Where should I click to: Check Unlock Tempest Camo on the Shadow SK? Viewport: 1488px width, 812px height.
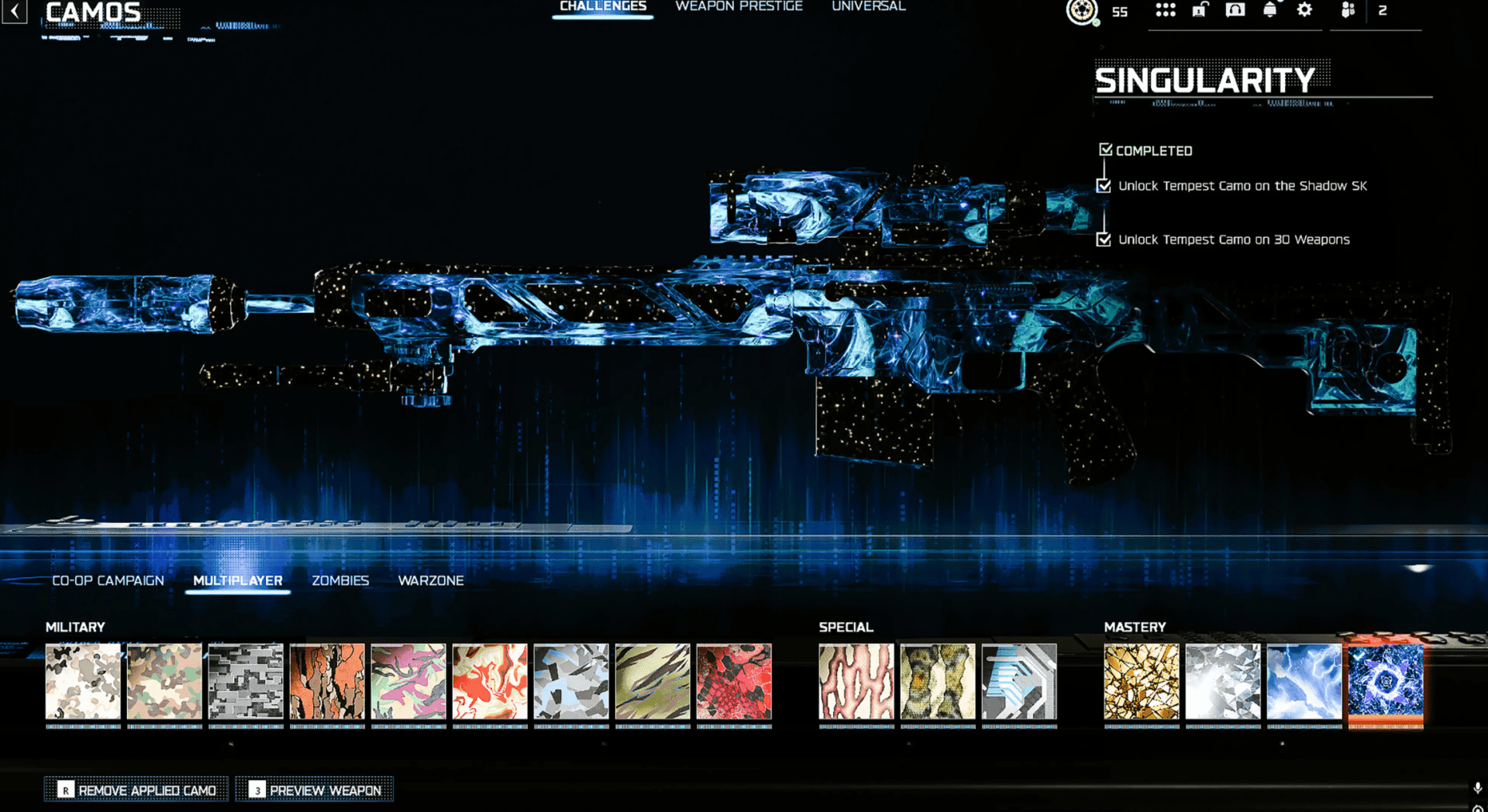tap(1105, 186)
